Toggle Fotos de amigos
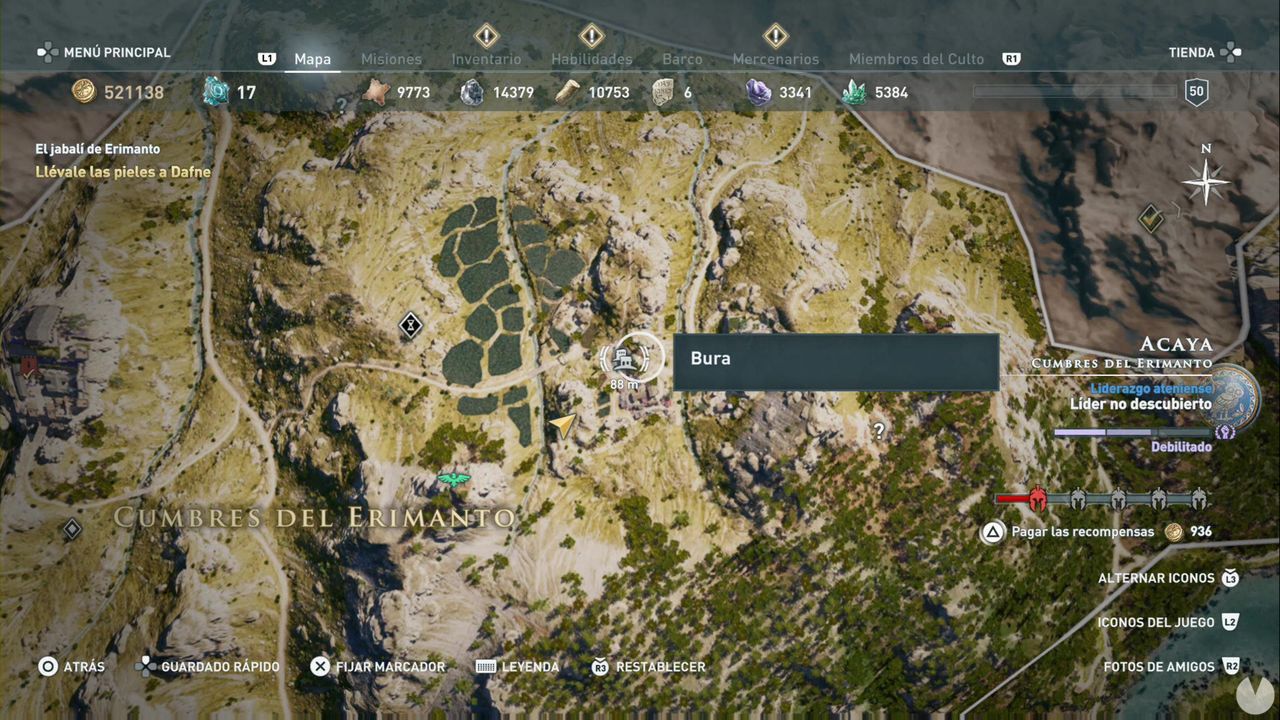This screenshot has width=1280, height=720. pyautogui.click(x=1160, y=666)
